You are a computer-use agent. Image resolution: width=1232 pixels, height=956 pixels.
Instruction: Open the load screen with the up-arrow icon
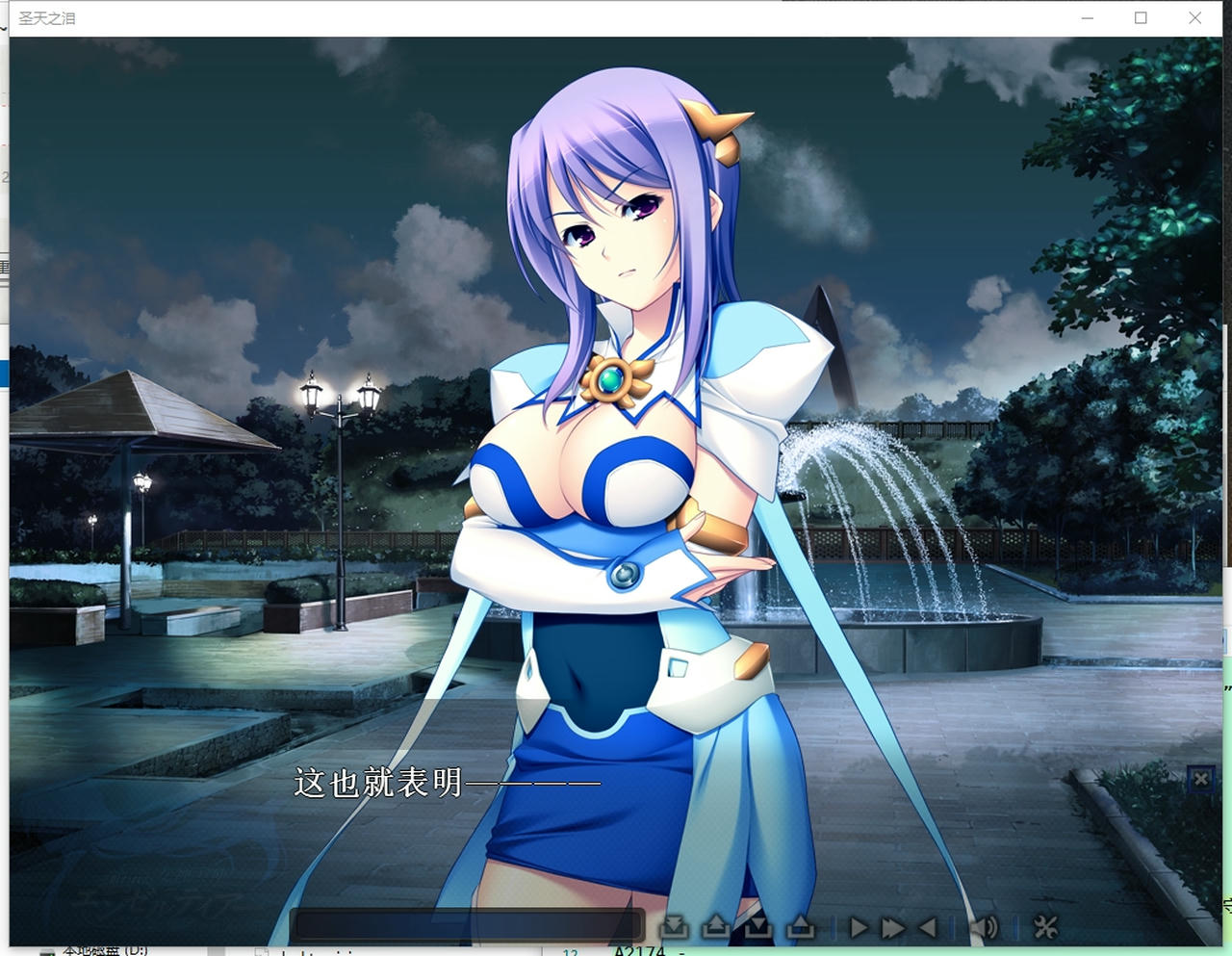pyautogui.click(x=717, y=929)
